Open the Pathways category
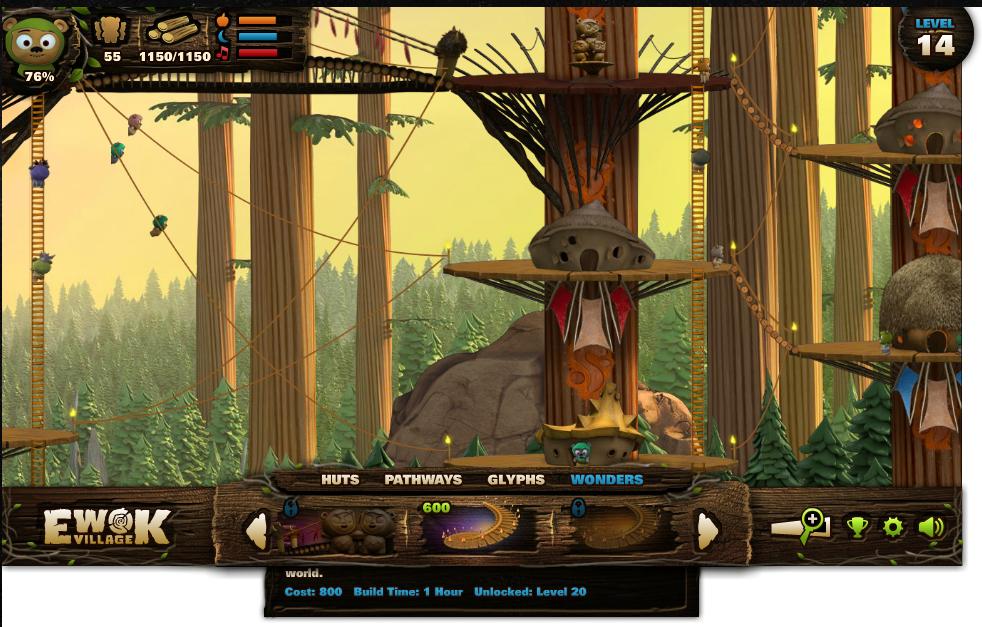Screen dimensions: 982x627 click(423, 480)
